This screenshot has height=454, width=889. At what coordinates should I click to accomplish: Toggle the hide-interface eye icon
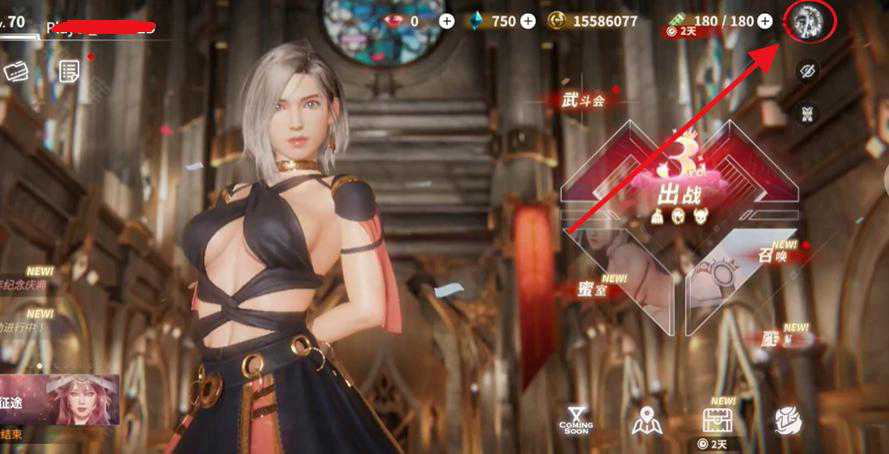(x=808, y=70)
